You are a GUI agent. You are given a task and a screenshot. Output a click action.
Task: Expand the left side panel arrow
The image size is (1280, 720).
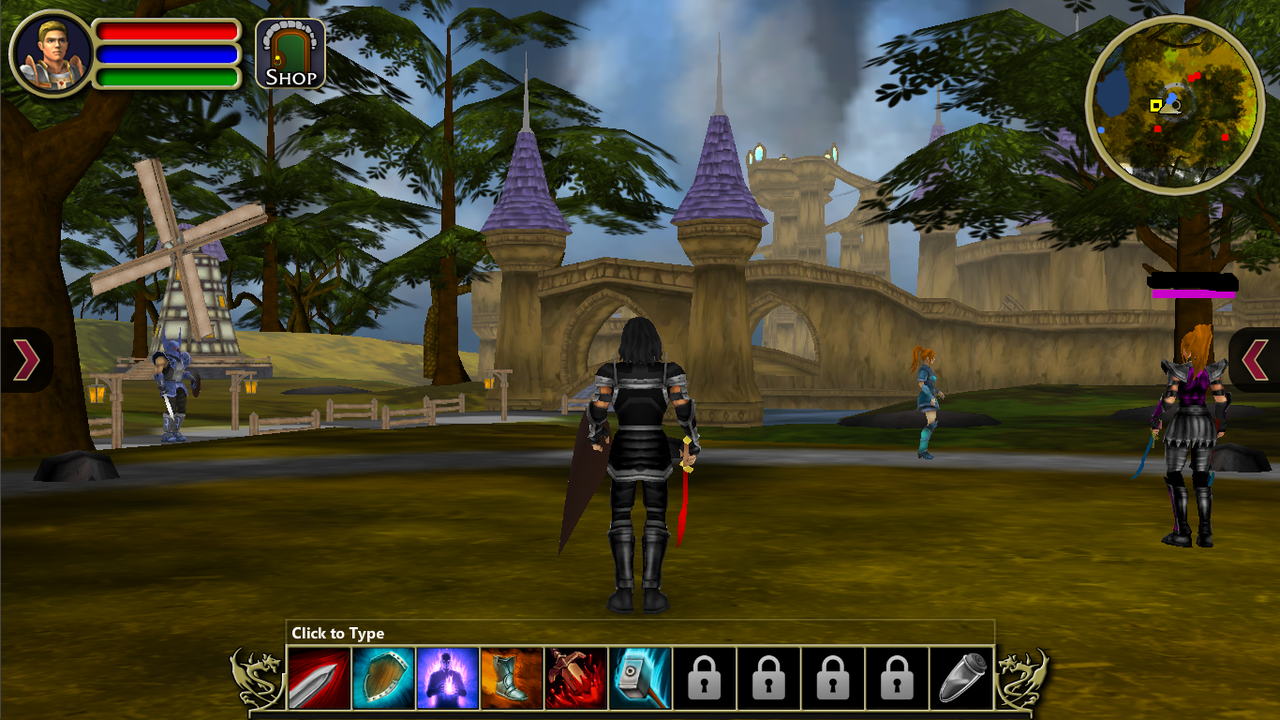26,360
